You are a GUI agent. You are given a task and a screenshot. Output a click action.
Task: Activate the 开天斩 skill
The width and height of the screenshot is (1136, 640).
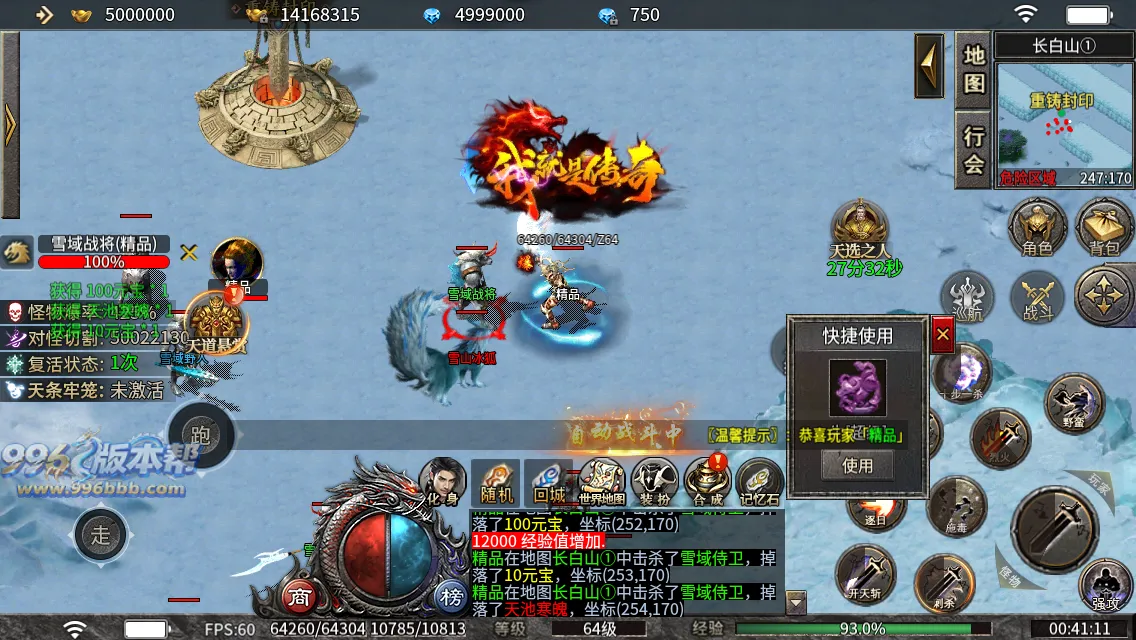[864, 574]
